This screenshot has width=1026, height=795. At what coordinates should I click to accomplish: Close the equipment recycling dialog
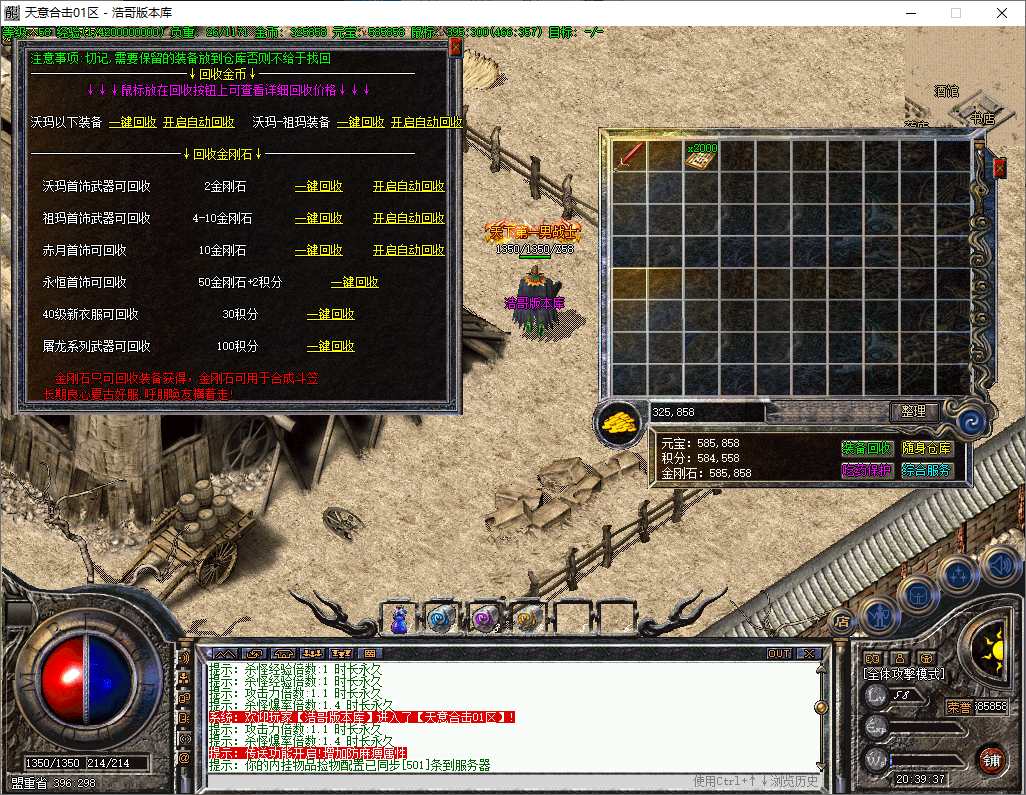point(455,46)
